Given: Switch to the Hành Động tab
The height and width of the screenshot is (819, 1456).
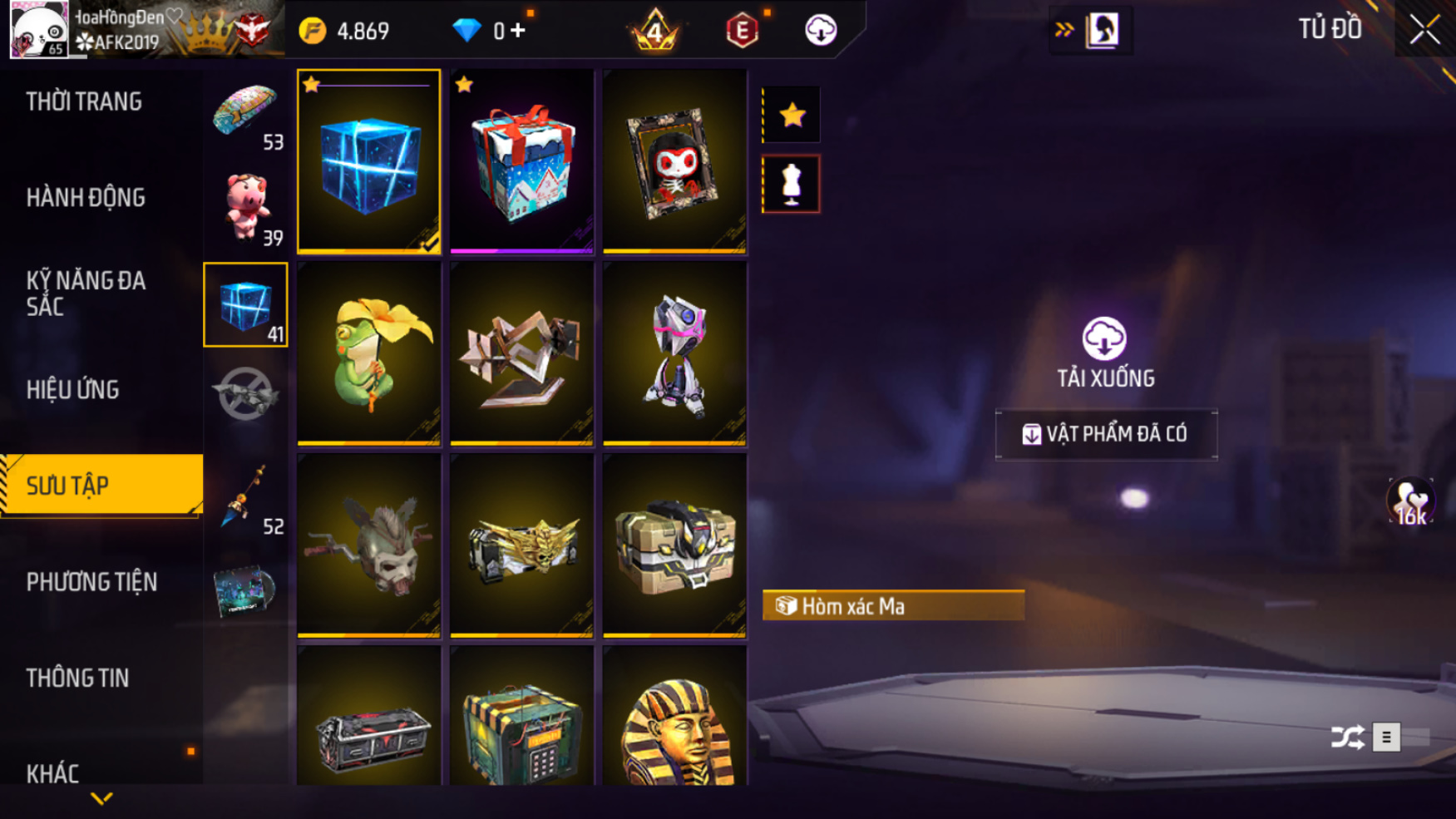Looking at the screenshot, I should [86, 198].
